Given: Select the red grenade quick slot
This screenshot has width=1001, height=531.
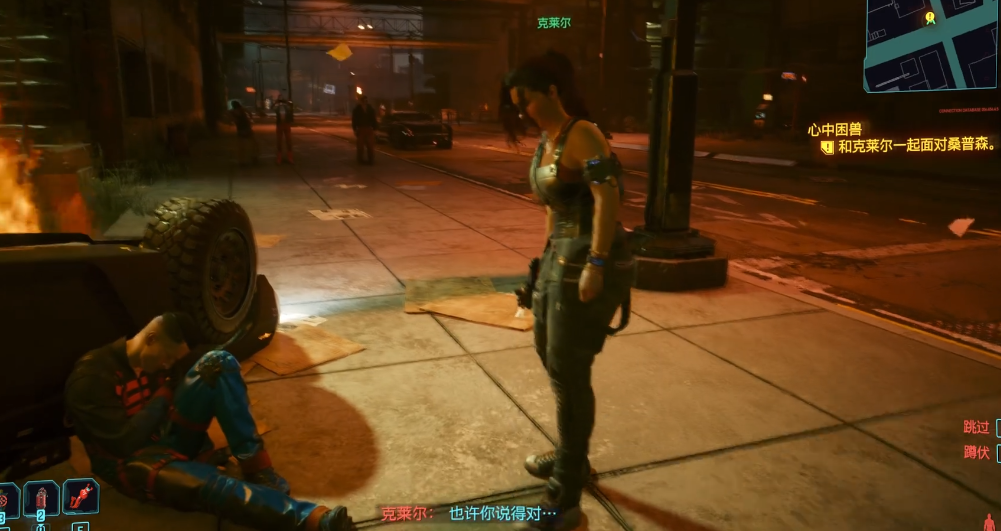Looking at the screenshot, I should tap(8, 497).
